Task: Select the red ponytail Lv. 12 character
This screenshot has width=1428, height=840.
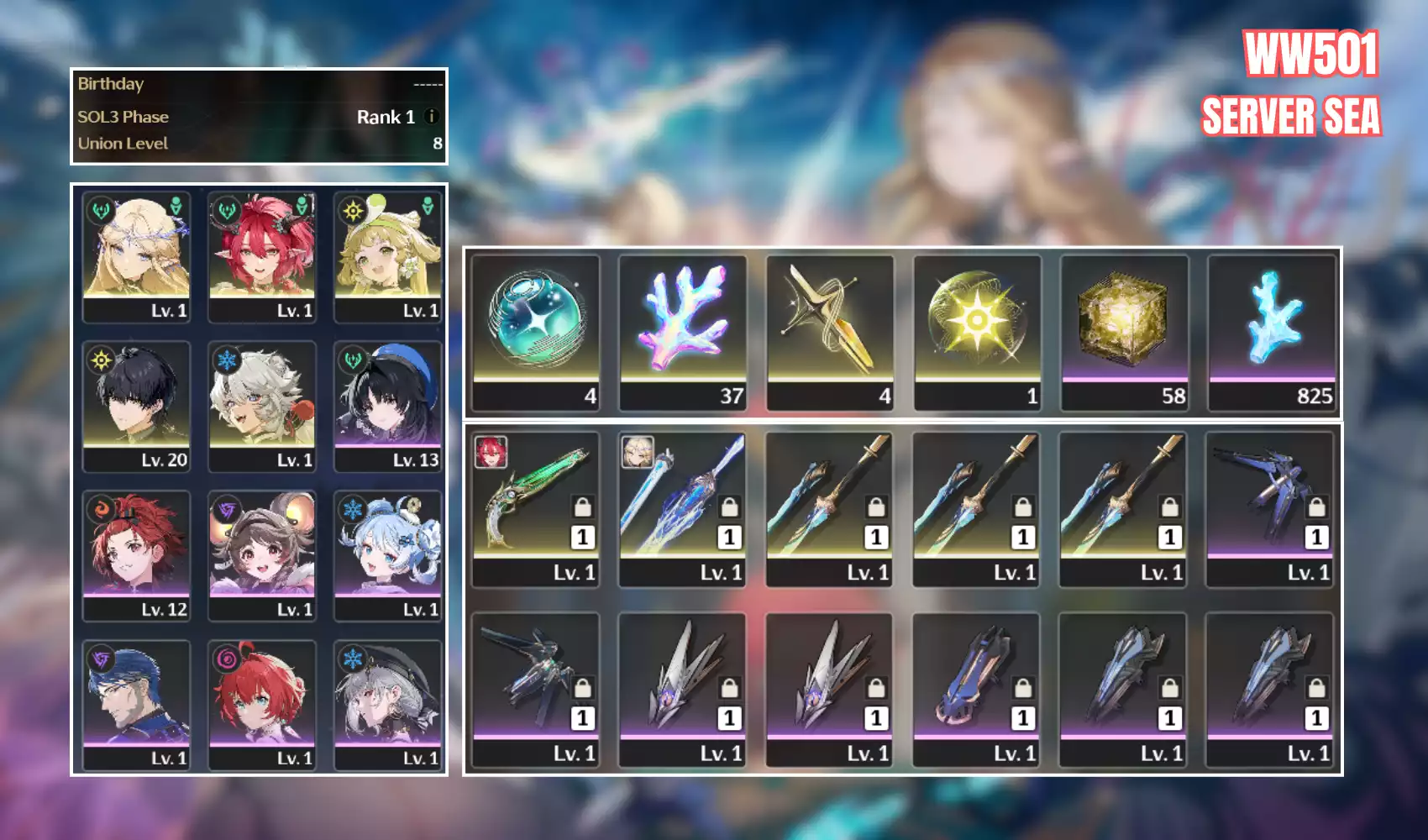Action: pos(136,554)
